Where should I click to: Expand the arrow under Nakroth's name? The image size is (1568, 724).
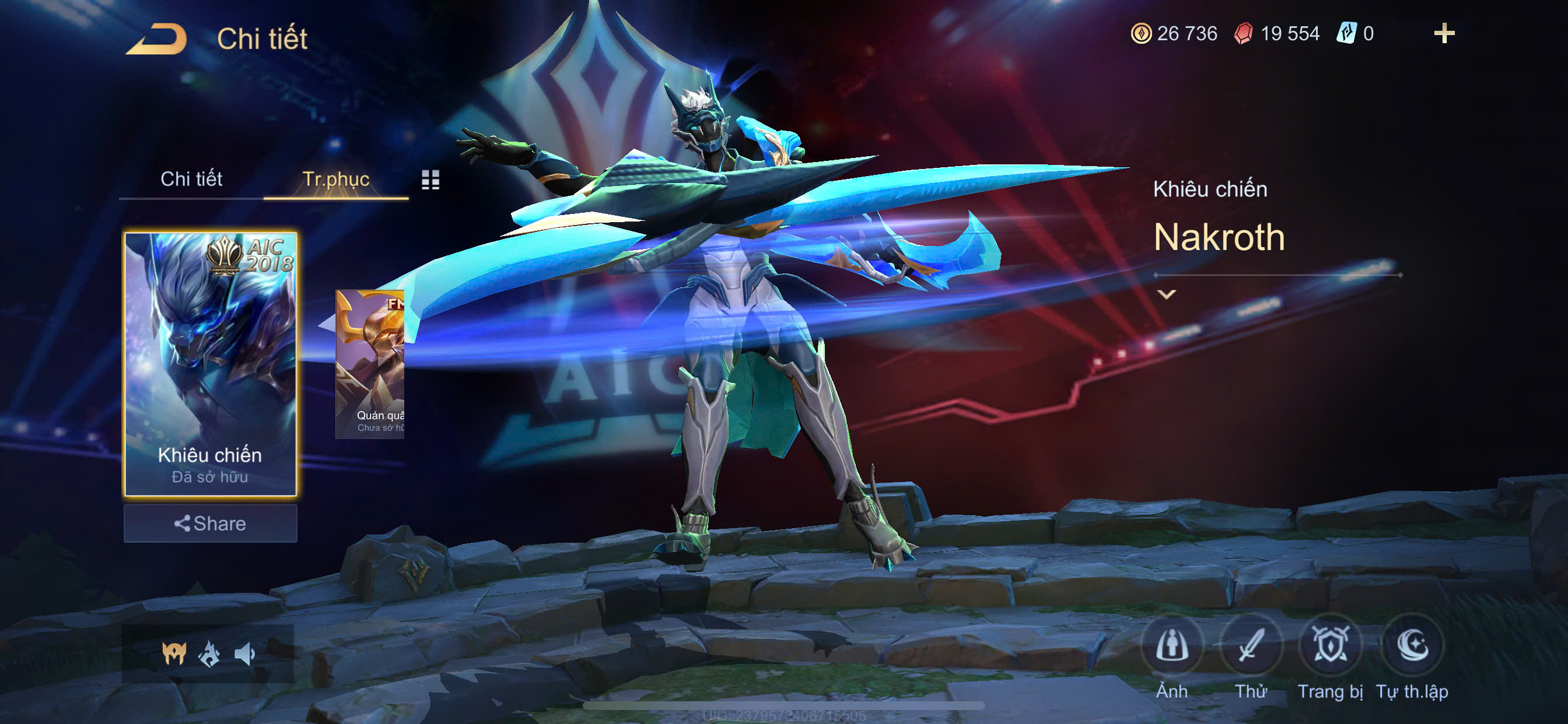click(x=1166, y=294)
